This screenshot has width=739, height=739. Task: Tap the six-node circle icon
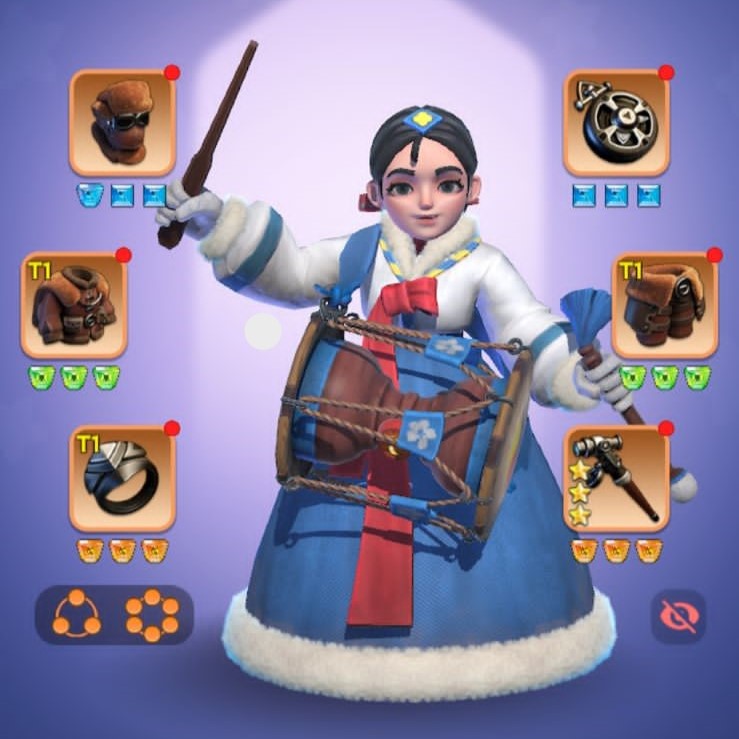(x=152, y=614)
